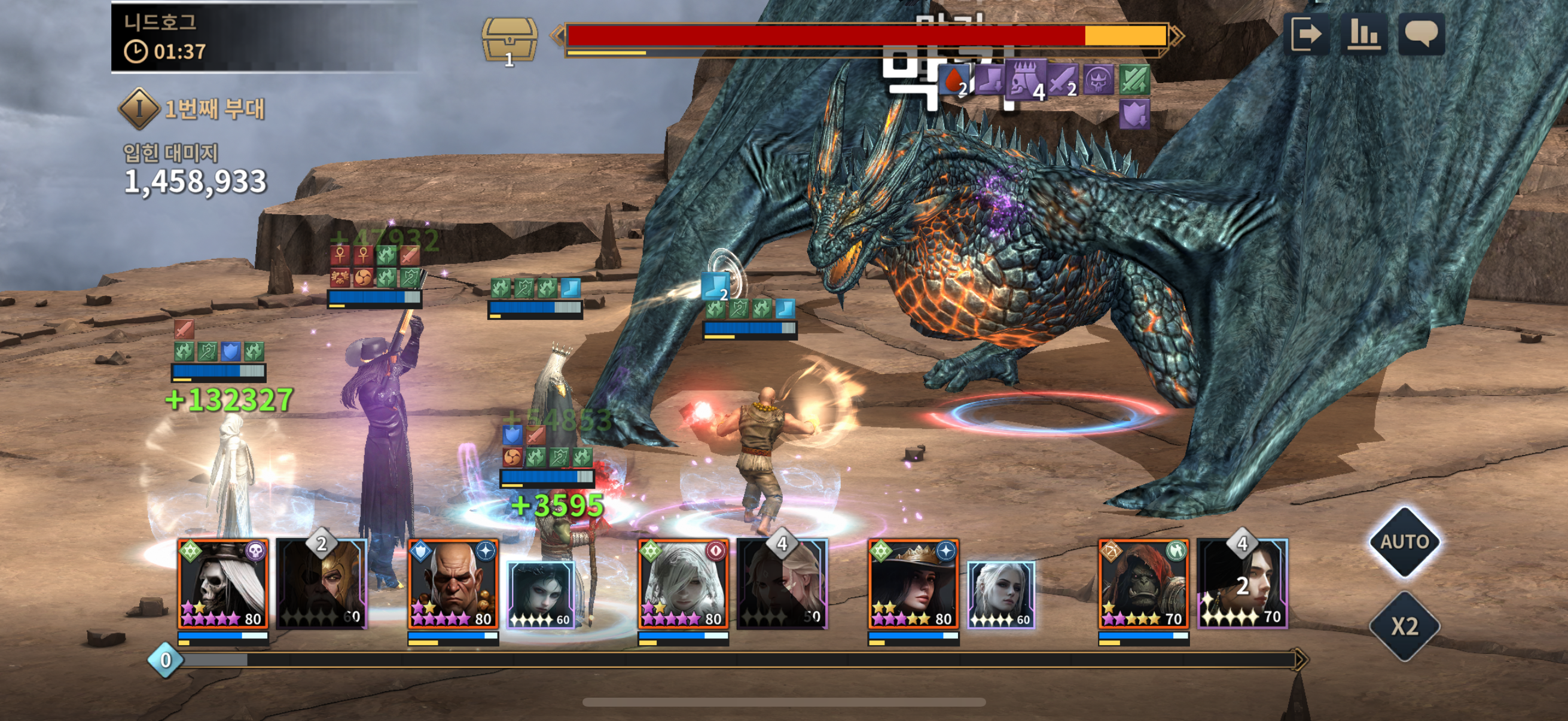Inspect the boss purple shield debuff icon

click(x=1134, y=114)
